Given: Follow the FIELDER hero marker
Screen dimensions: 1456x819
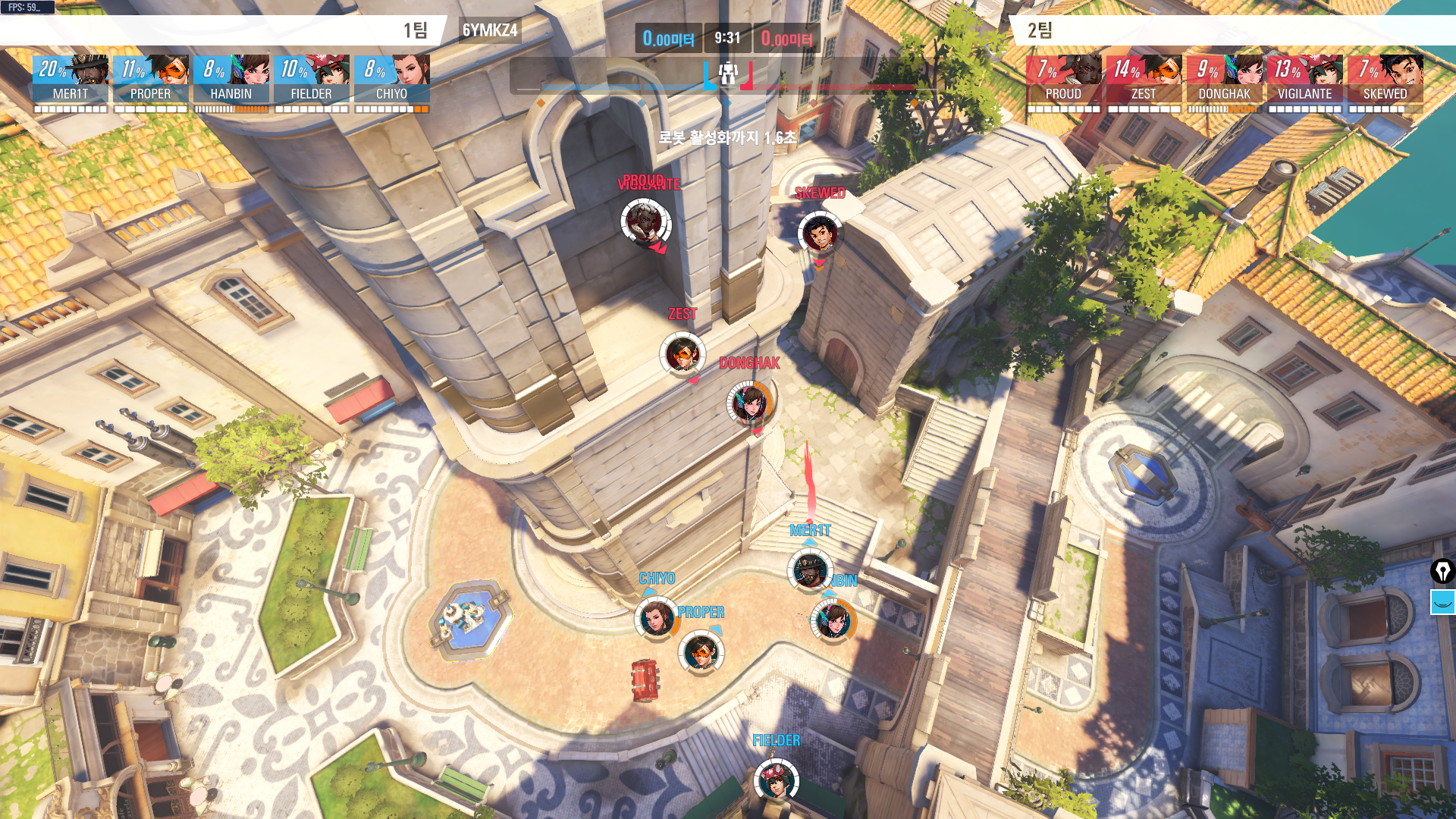Looking at the screenshot, I should coord(776,781).
